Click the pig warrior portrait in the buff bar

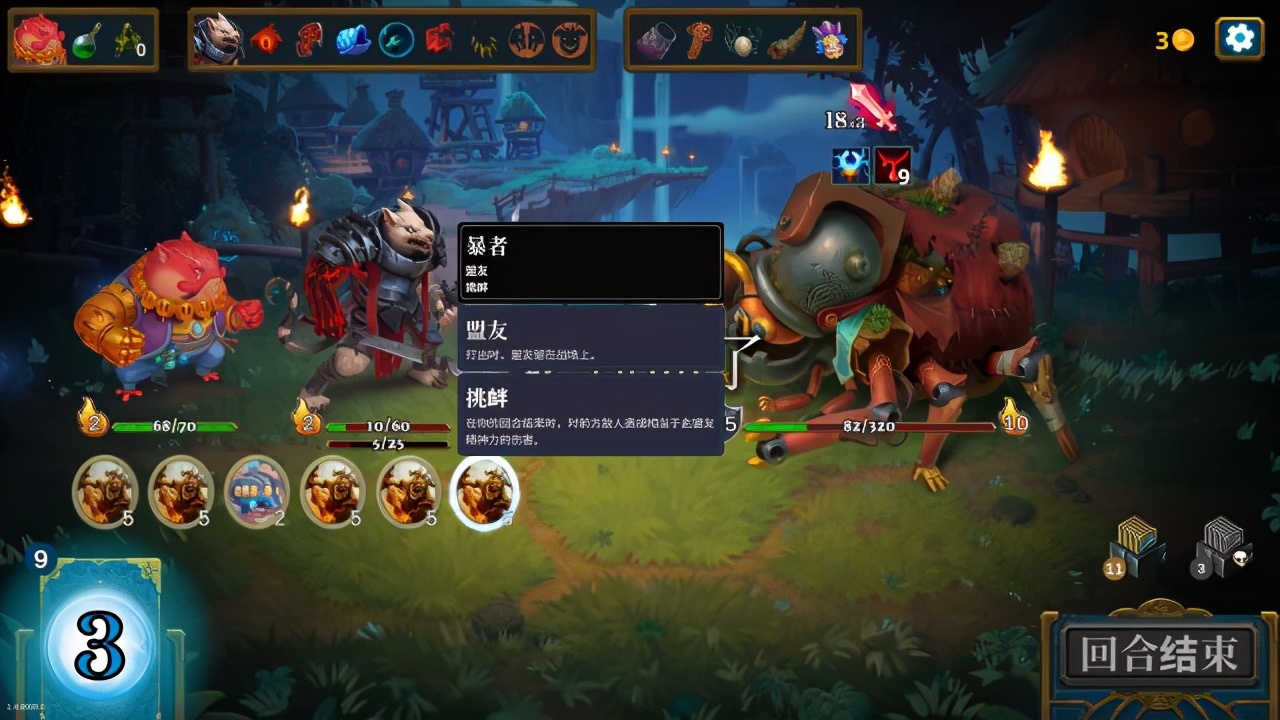tap(218, 38)
